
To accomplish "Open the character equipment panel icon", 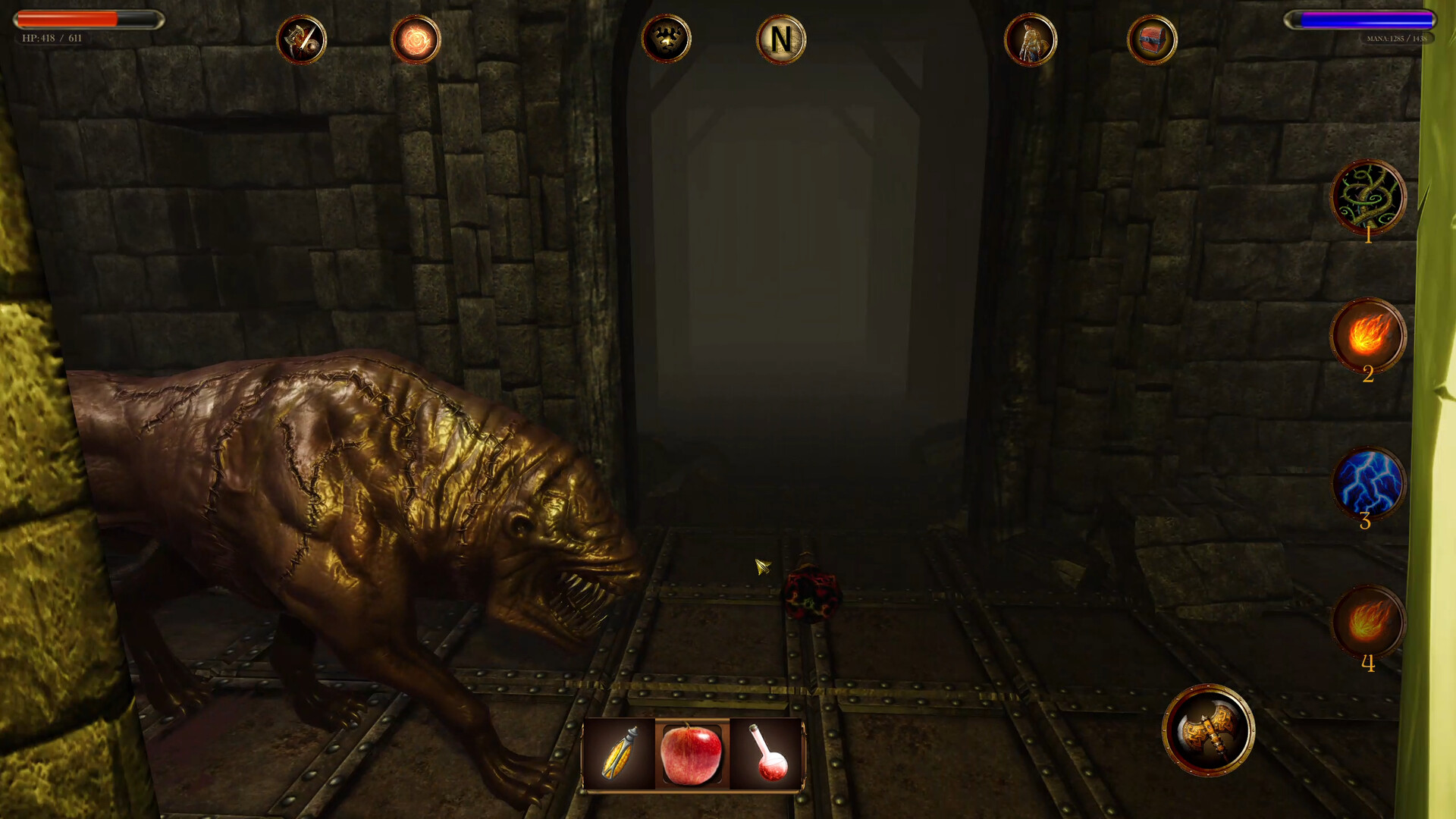I will tap(1031, 40).
